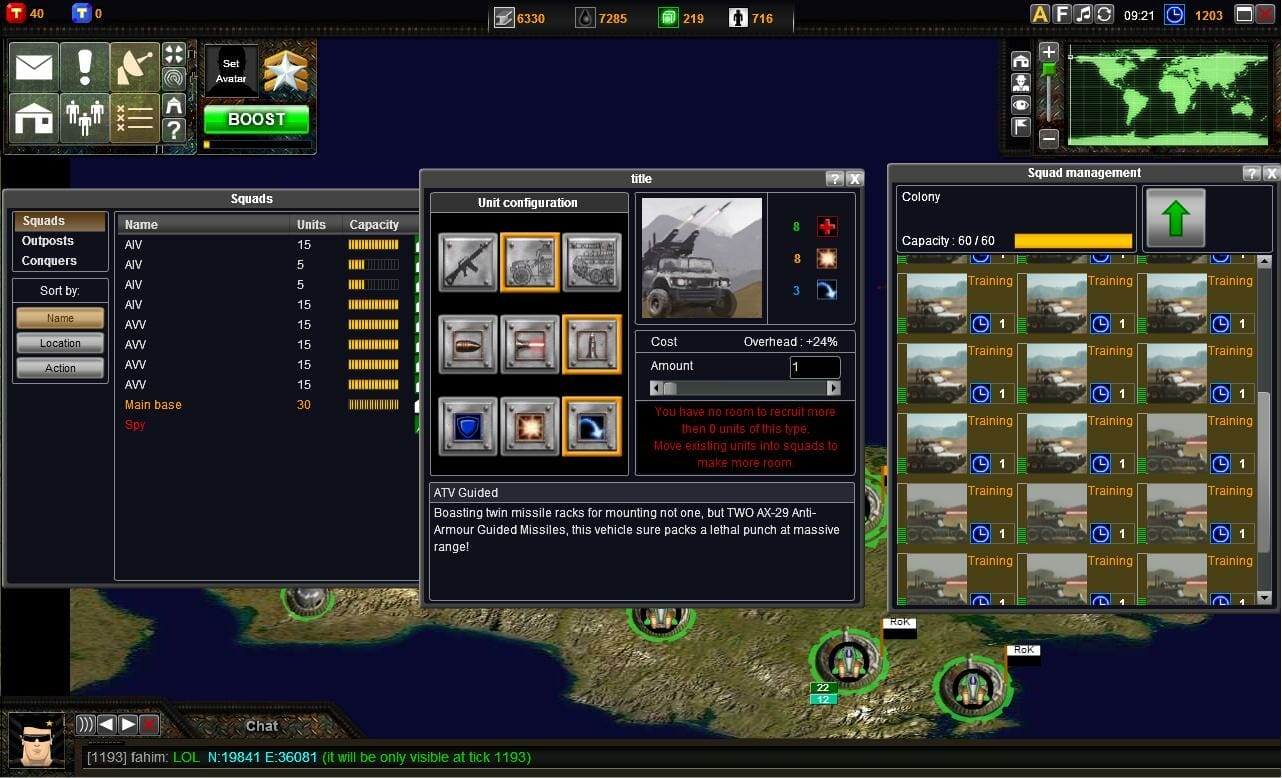The height and width of the screenshot is (778, 1282).
Task: Sort squads by Location
Action: (60, 343)
